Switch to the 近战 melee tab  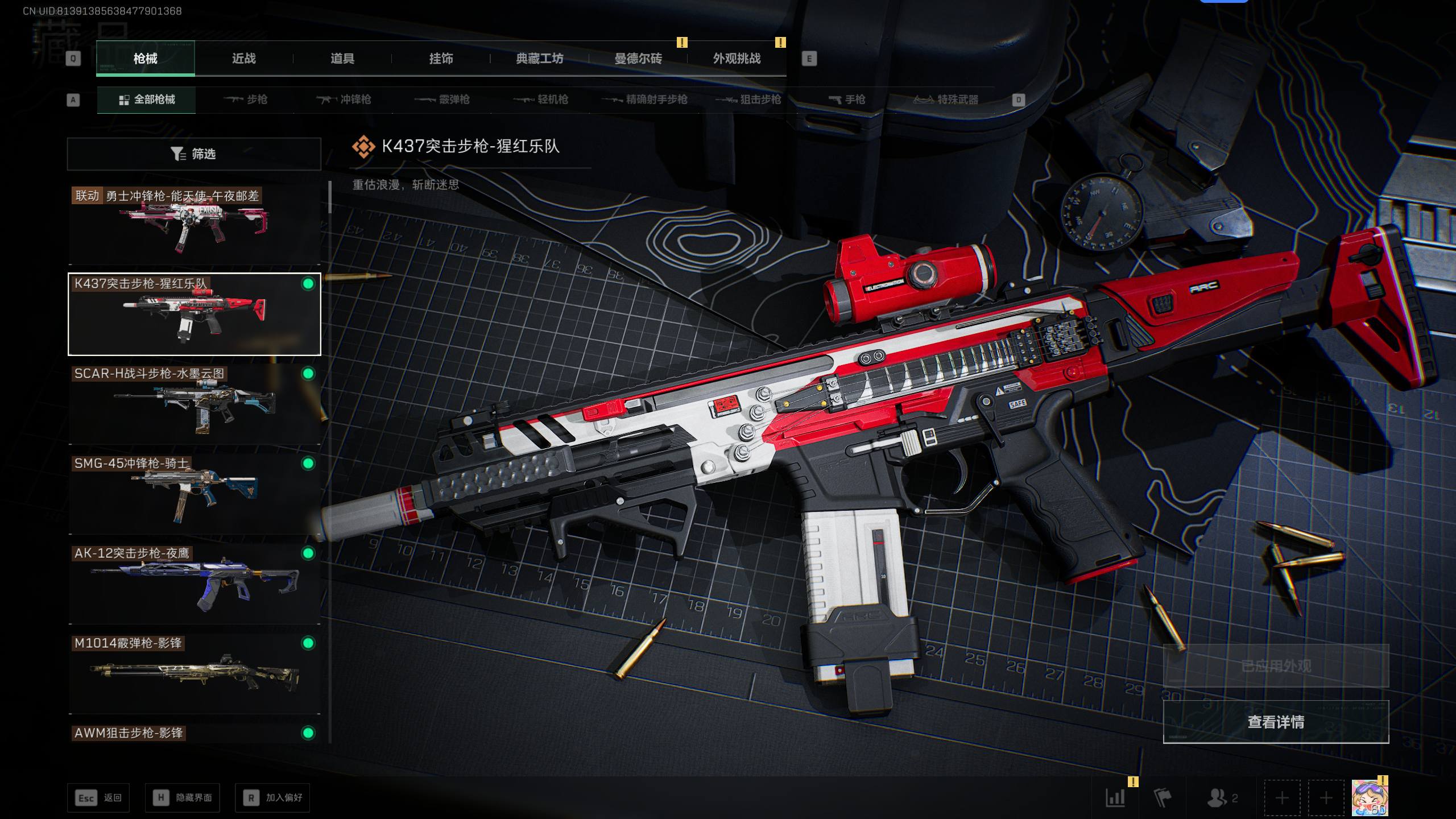pyautogui.click(x=243, y=59)
